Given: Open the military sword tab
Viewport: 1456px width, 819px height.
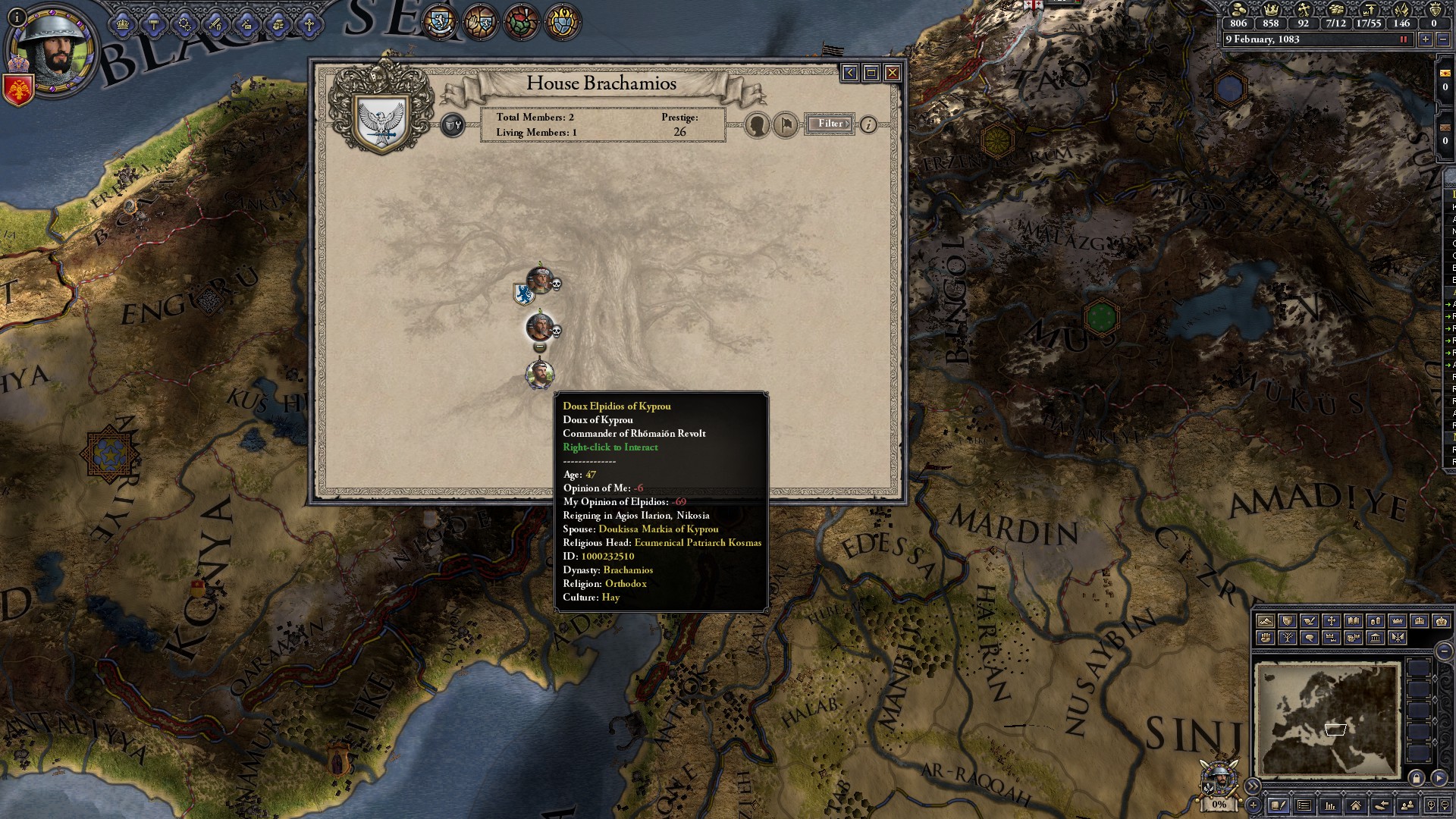Looking at the screenshot, I should click(x=216, y=25).
